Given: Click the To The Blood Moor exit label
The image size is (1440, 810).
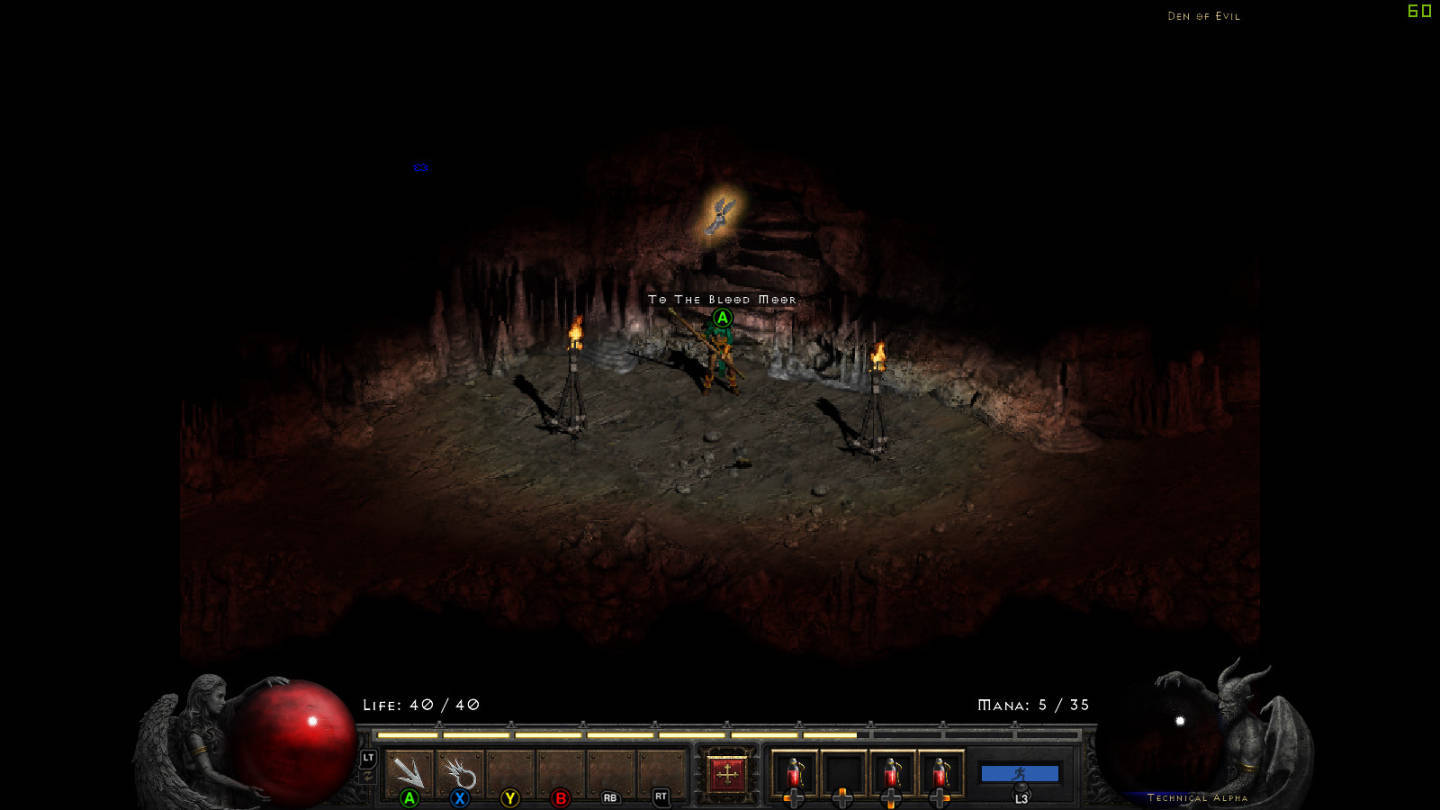Looking at the screenshot, I should pyautogui.click(x=722, y=299).
